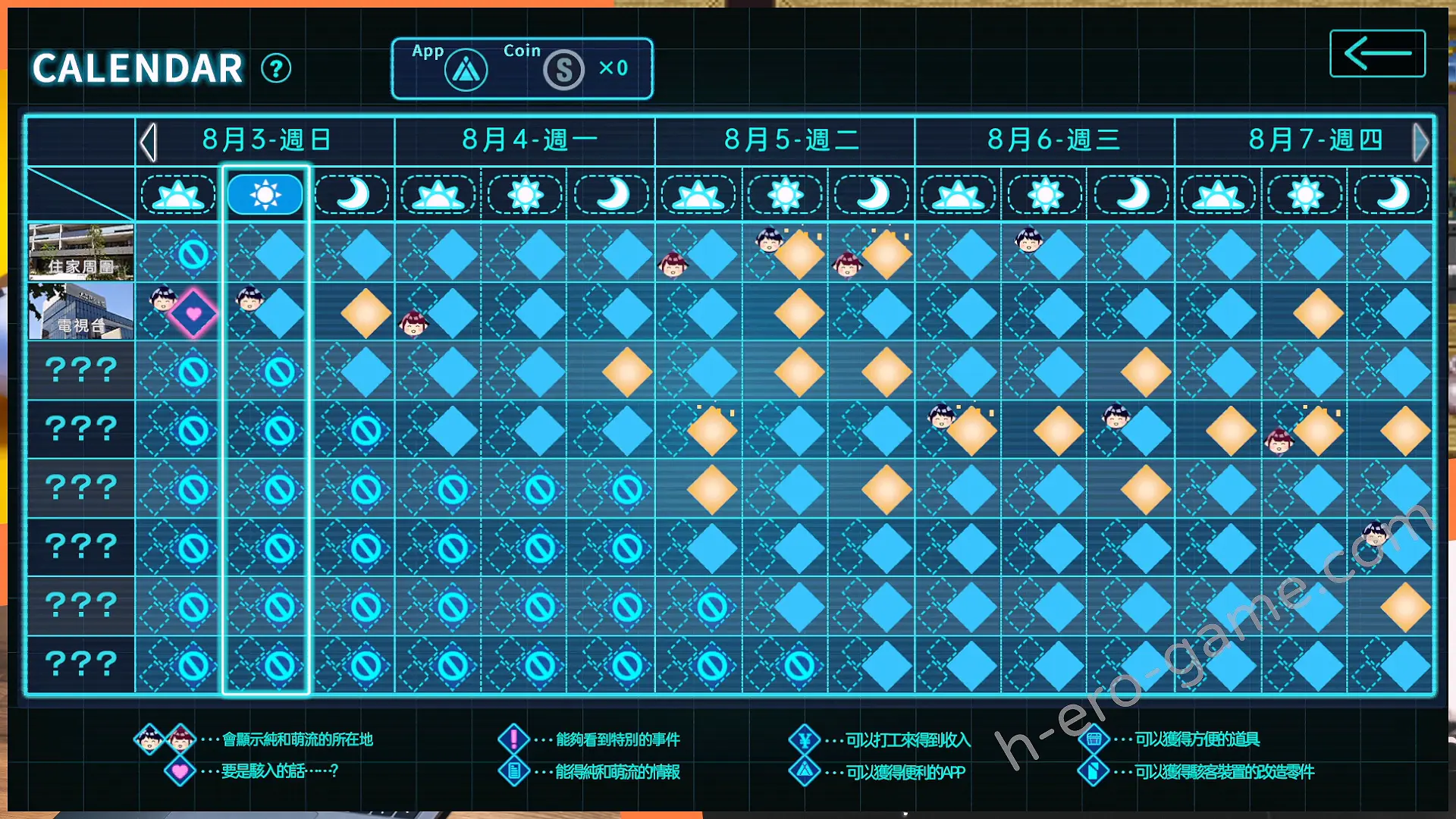Select the 電視台 location row

[x=81, y=312]
